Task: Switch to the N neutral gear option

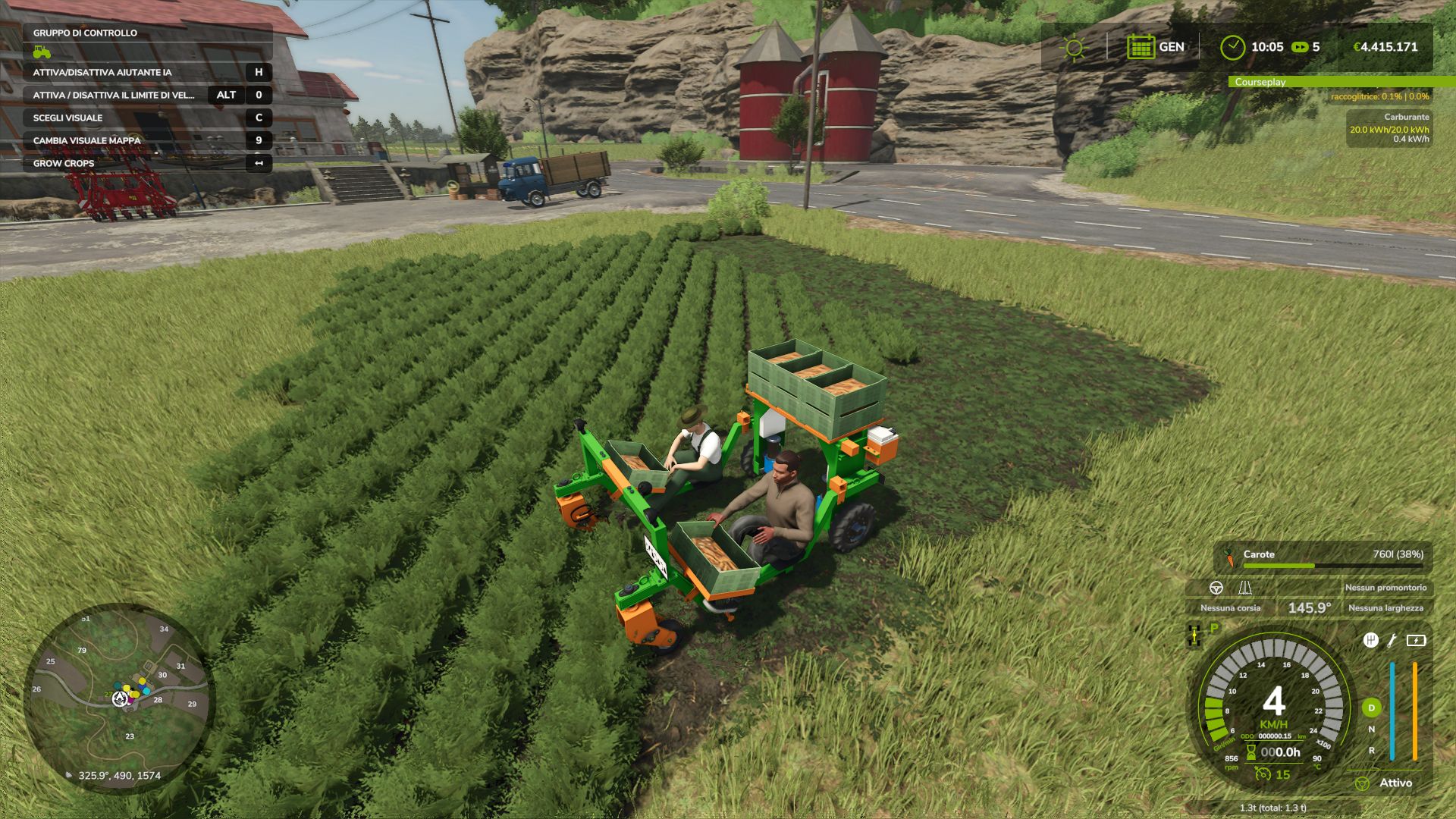Action: point(1372,729)
